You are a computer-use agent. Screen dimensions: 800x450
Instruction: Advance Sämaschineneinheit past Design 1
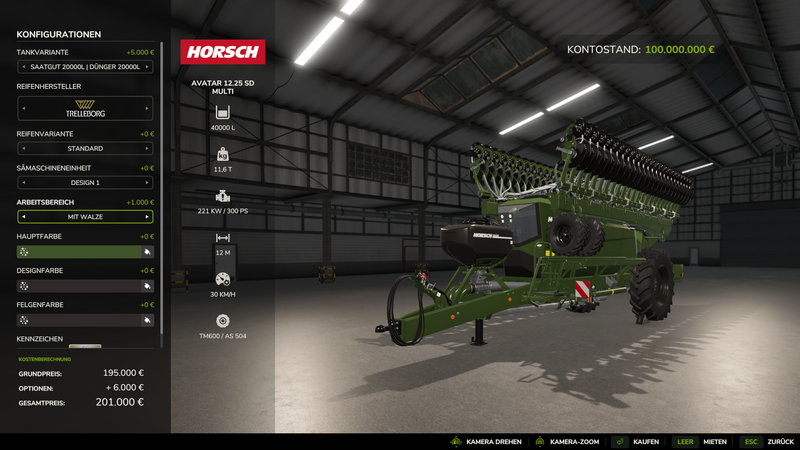pyautogui.click(x=148, y=183)
